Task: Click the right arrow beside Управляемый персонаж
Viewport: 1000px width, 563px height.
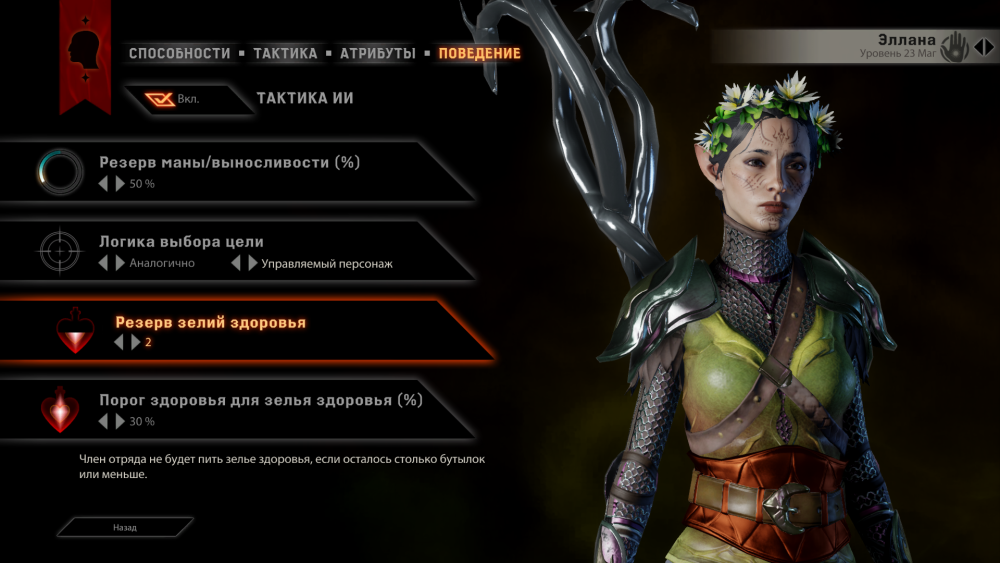Action: click(252, 264)
